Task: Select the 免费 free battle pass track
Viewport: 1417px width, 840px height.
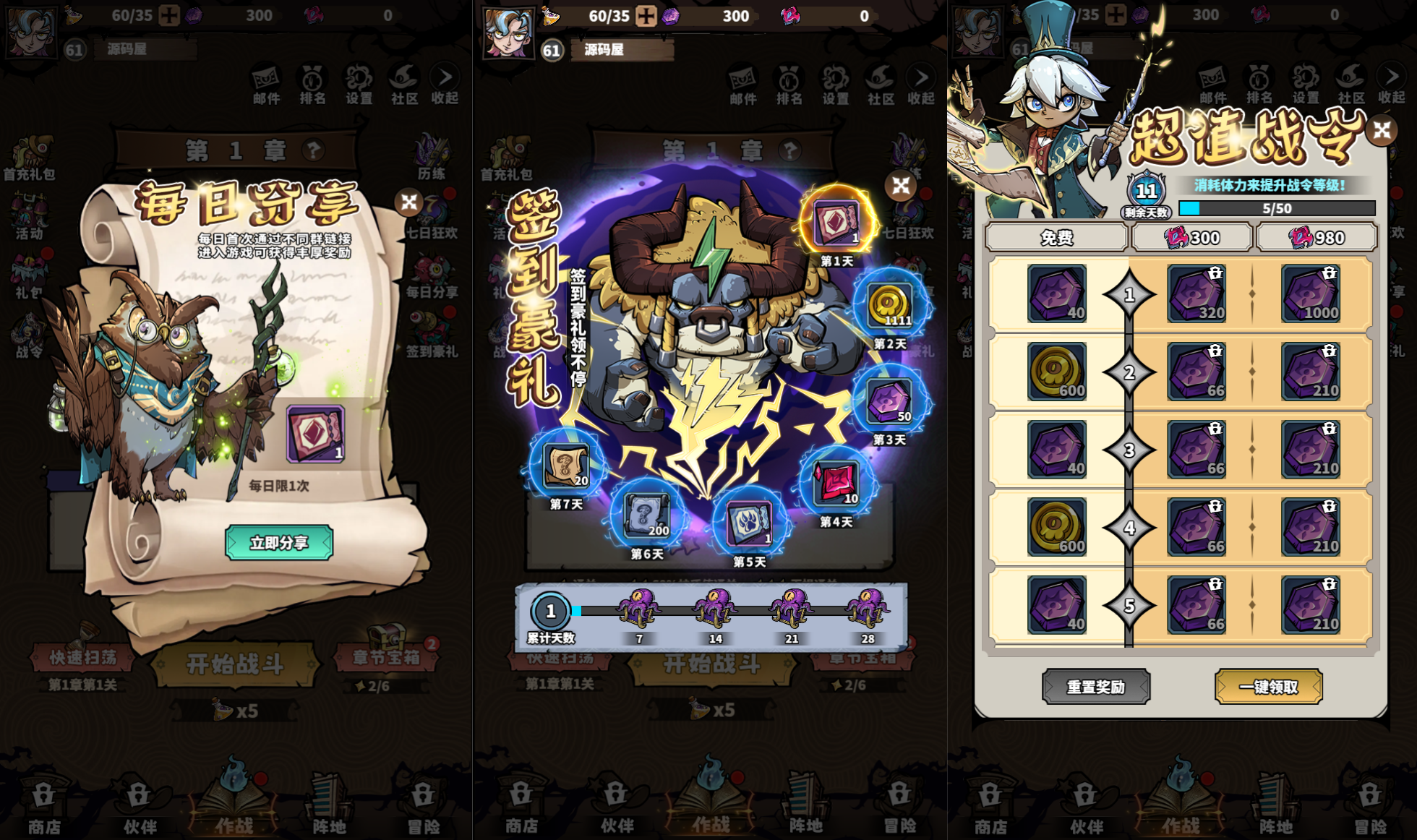Action: pos(1057,237)
